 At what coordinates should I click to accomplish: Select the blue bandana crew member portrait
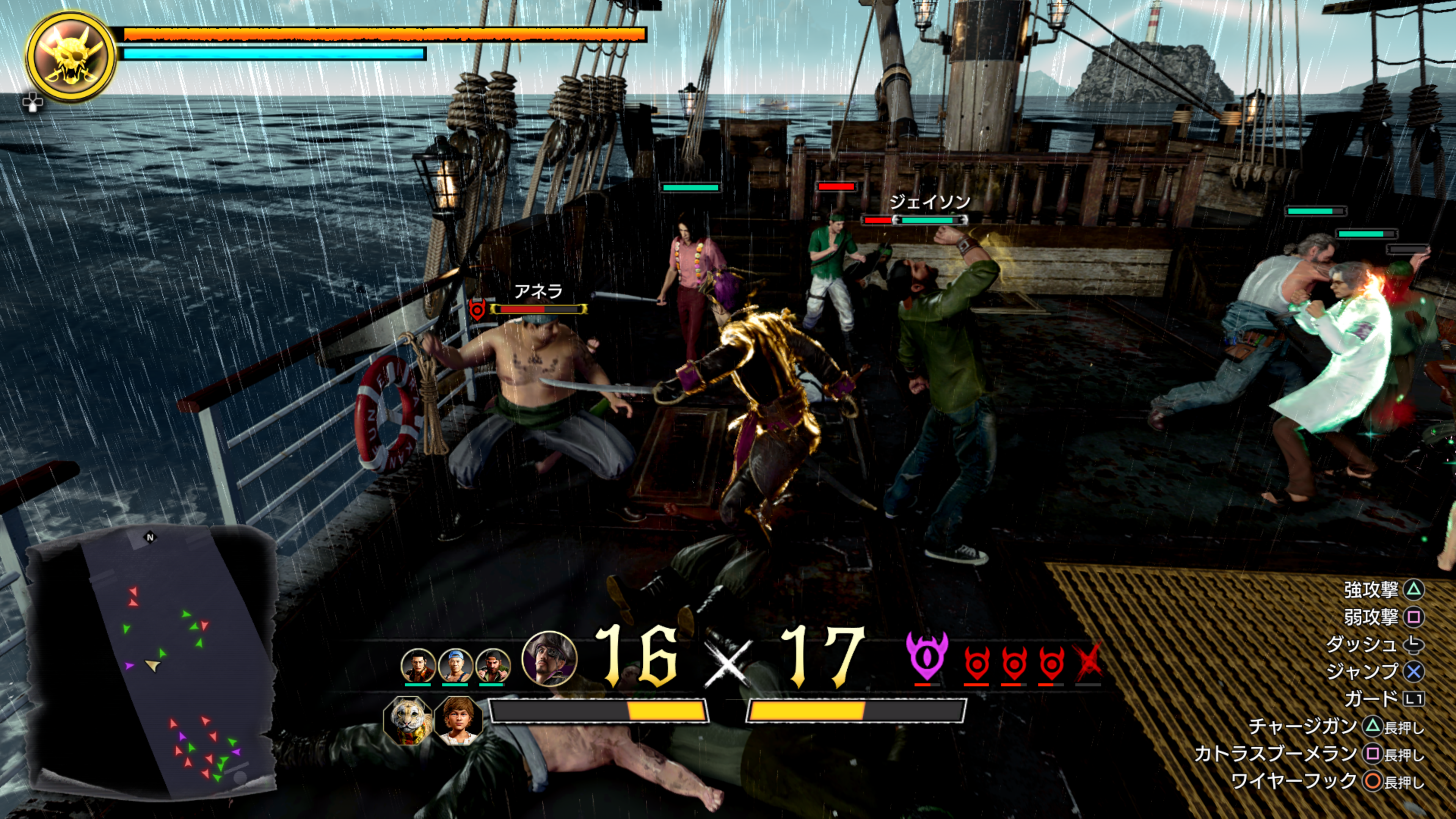coord(455,665)
